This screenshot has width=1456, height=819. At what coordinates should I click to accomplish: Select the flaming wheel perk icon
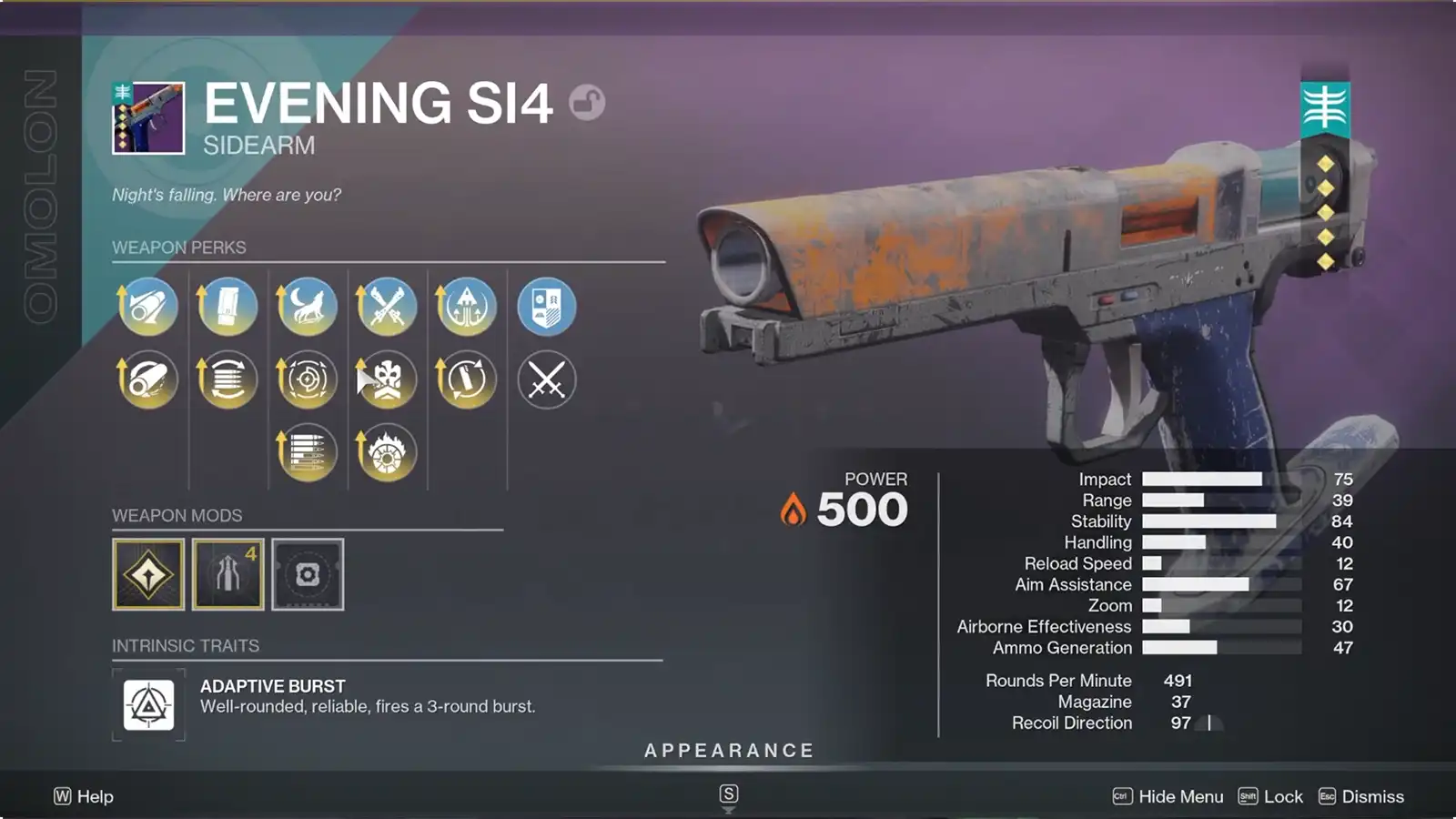click(x=387, y=450)
